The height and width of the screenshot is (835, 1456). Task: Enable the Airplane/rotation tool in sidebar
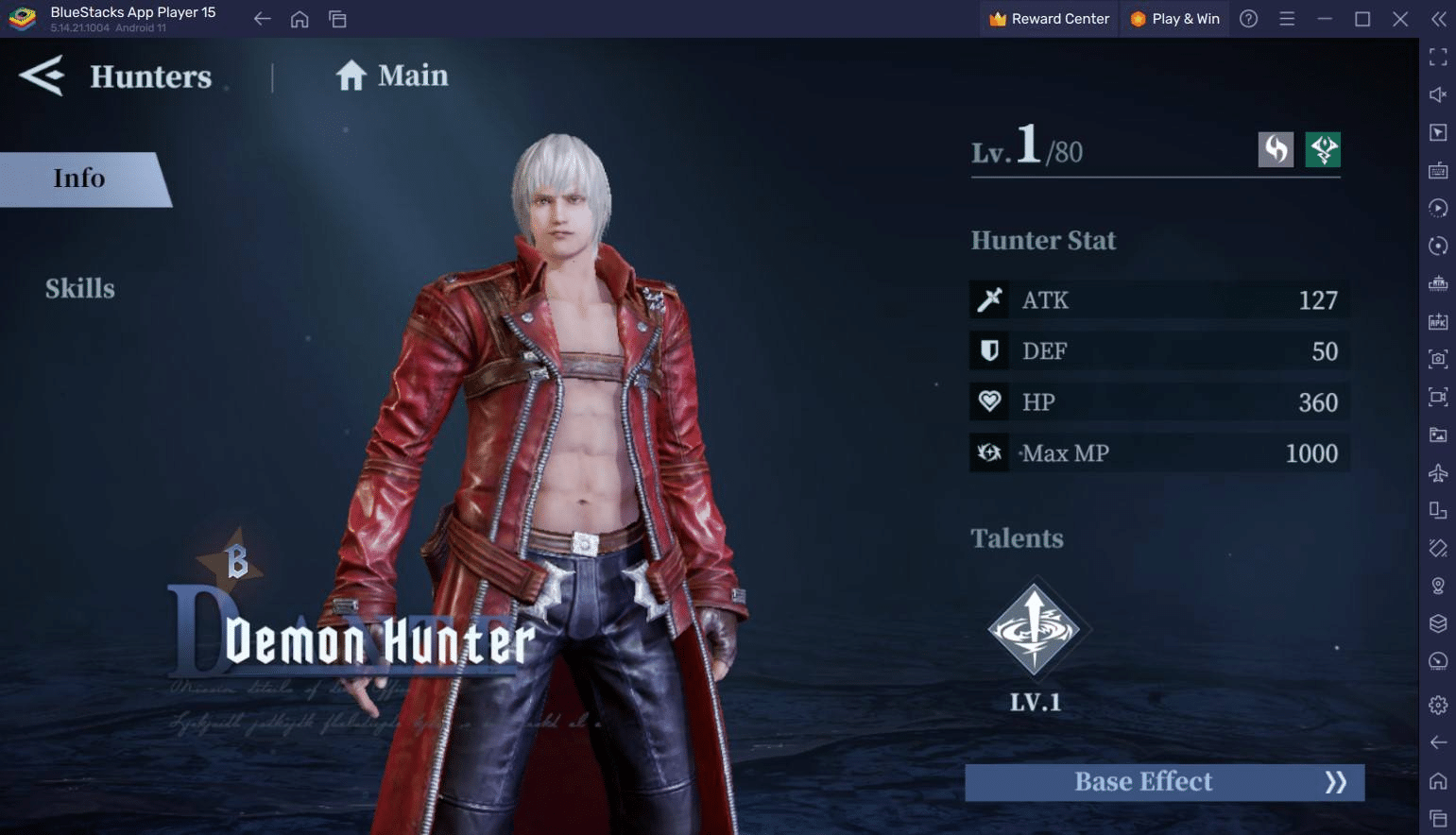(1437, 472)
